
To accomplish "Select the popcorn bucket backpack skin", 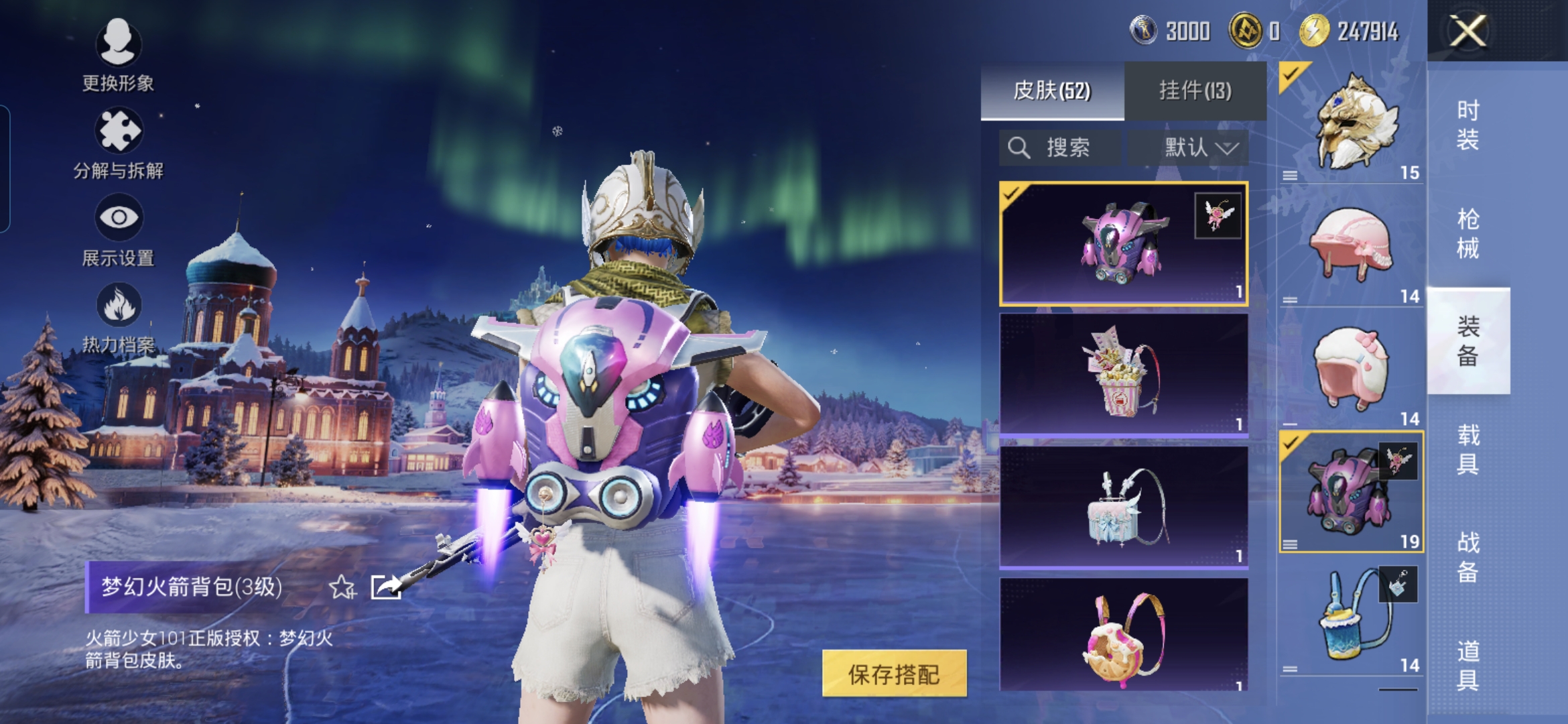I will [1123, 375].
